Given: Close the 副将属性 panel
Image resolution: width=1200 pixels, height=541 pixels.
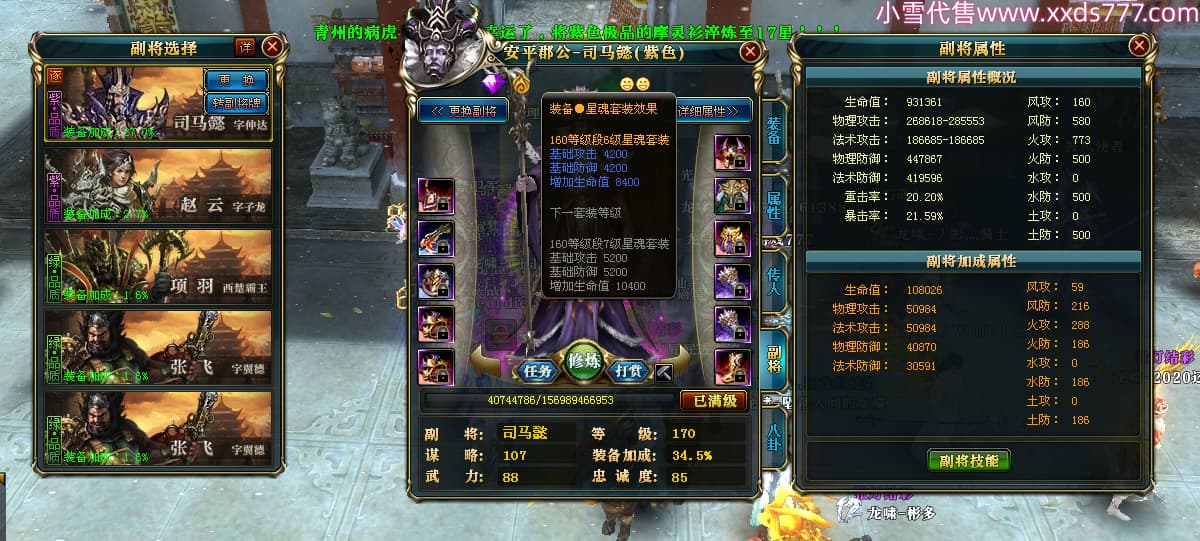Looking at the screenshot, I should tap(1139, 46).
